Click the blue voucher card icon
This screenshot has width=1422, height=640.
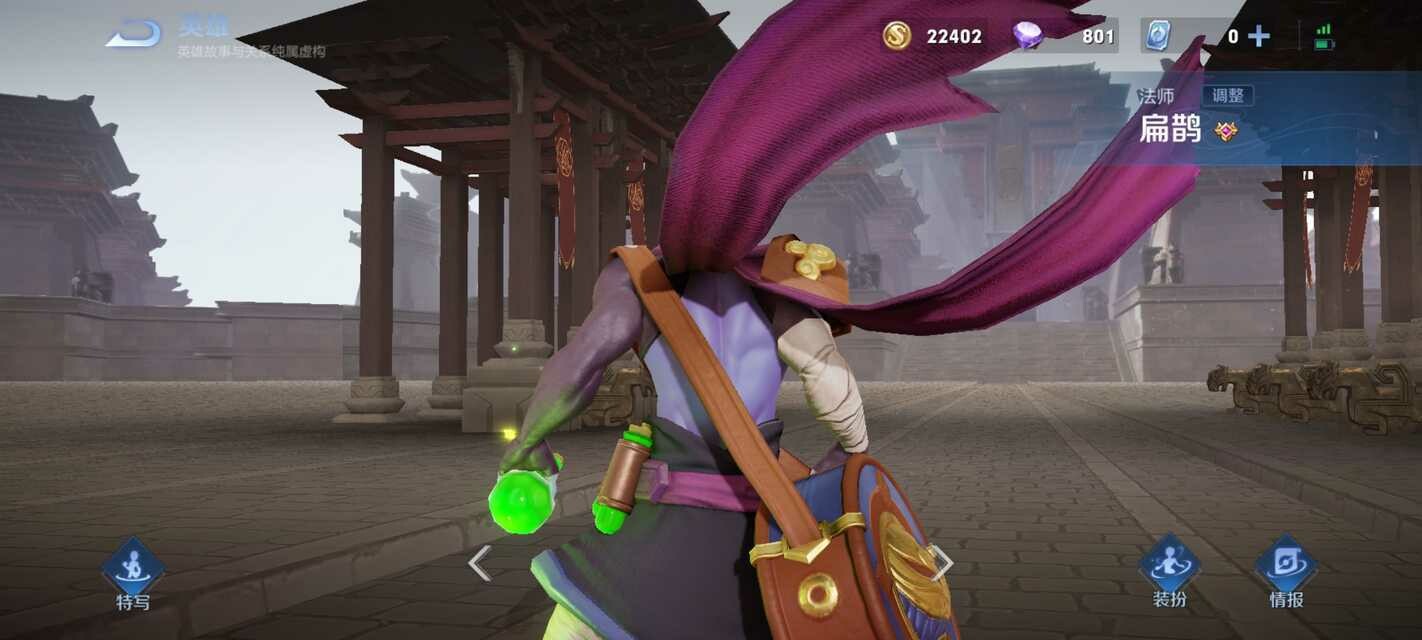tap(1157, 36)
